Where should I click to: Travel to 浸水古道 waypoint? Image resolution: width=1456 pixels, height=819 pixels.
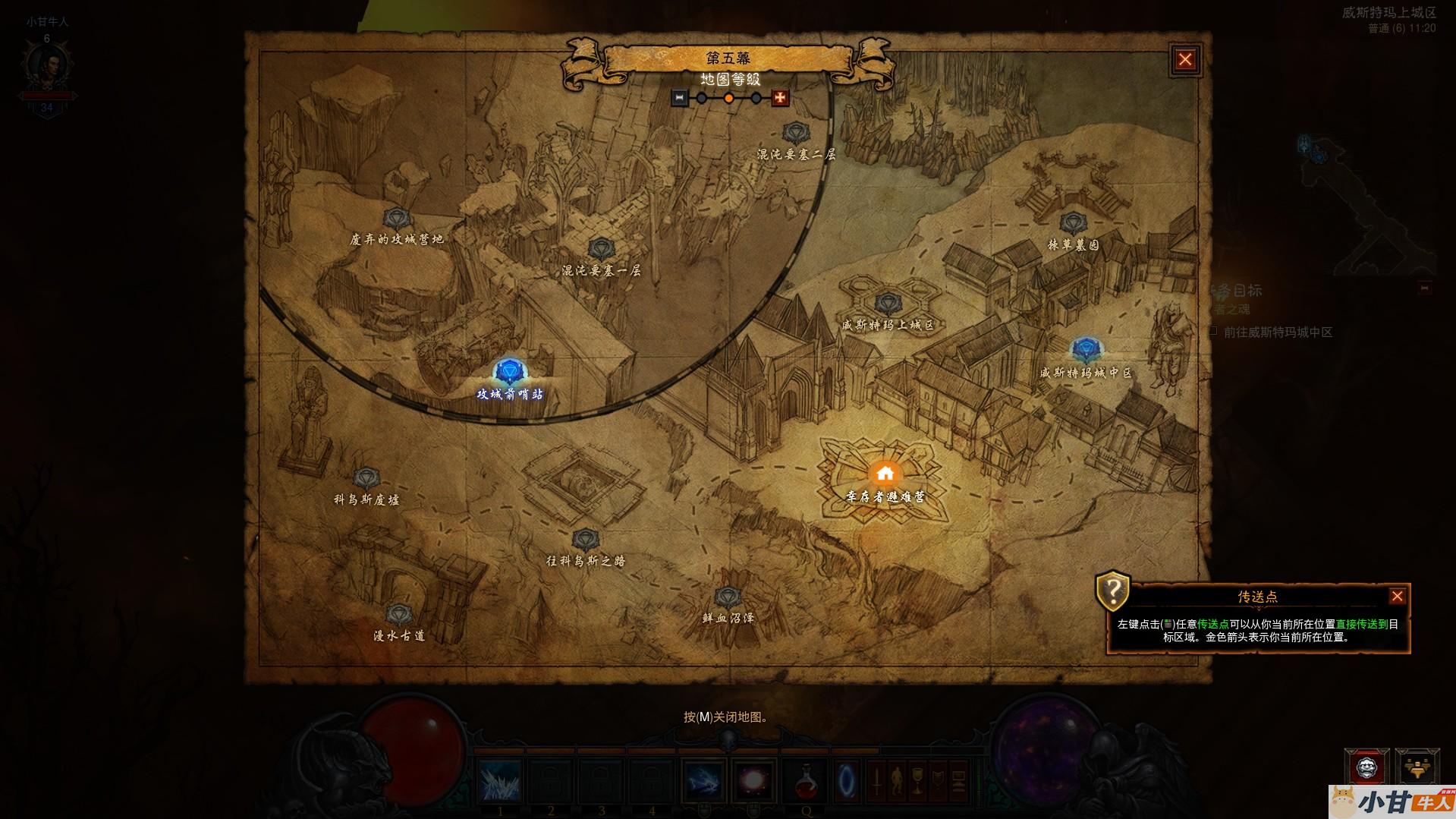click(x=398, y=614)
